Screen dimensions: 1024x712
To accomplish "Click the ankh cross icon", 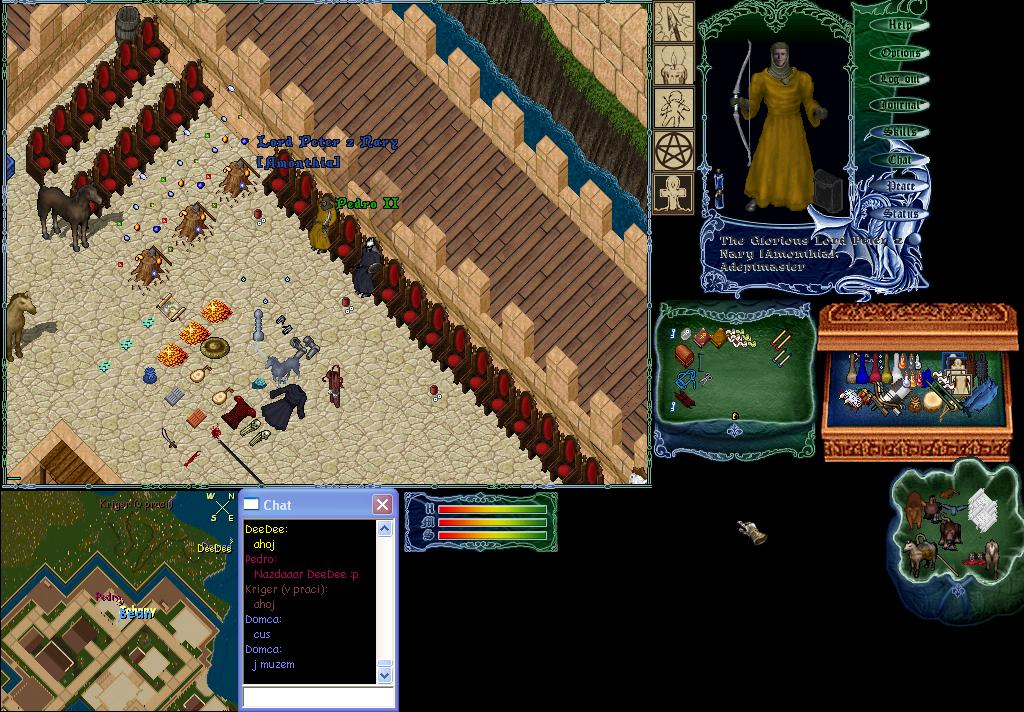I will 674,193.
